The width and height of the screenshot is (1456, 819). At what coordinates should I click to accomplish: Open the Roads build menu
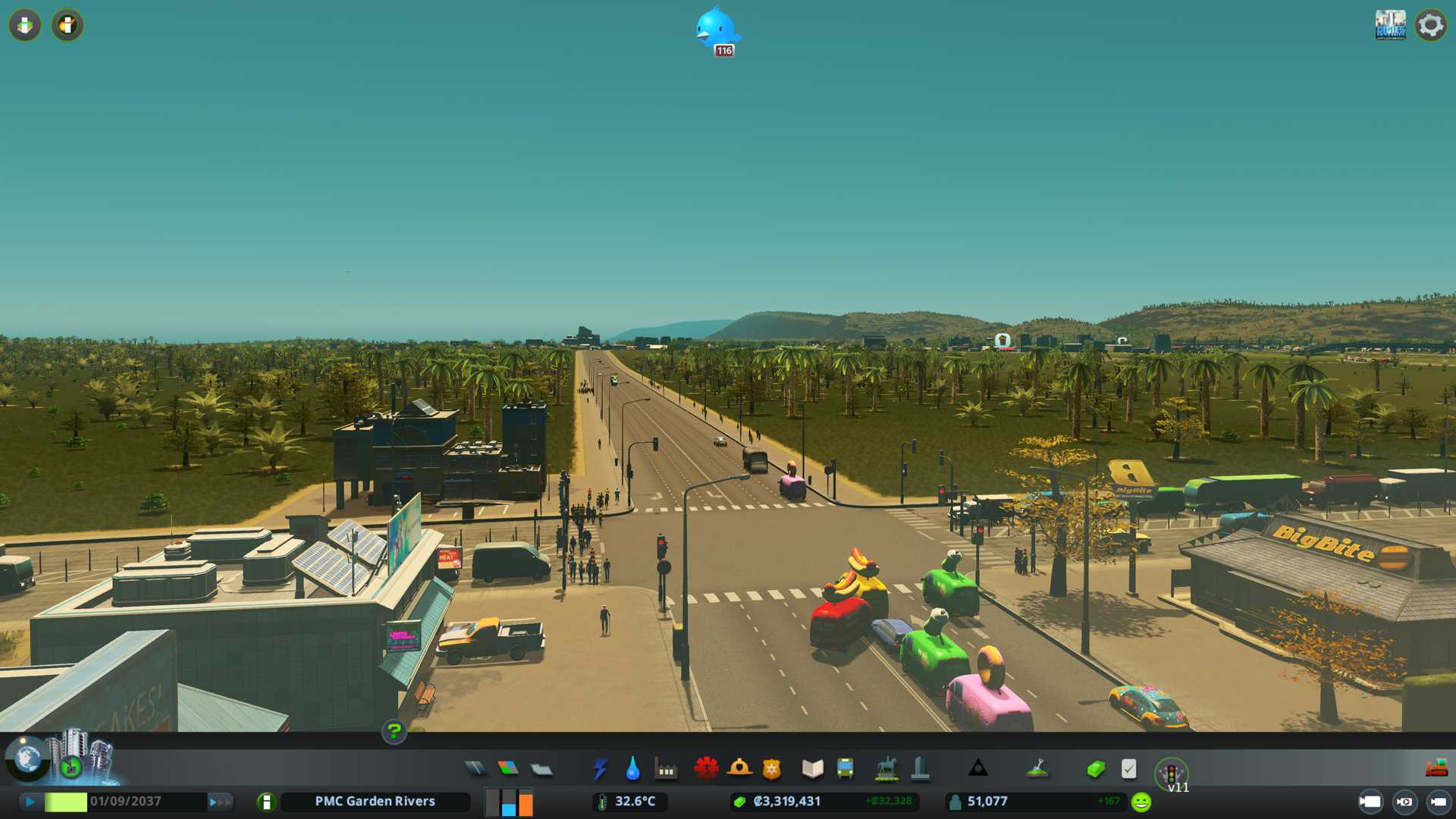point(475,769)
